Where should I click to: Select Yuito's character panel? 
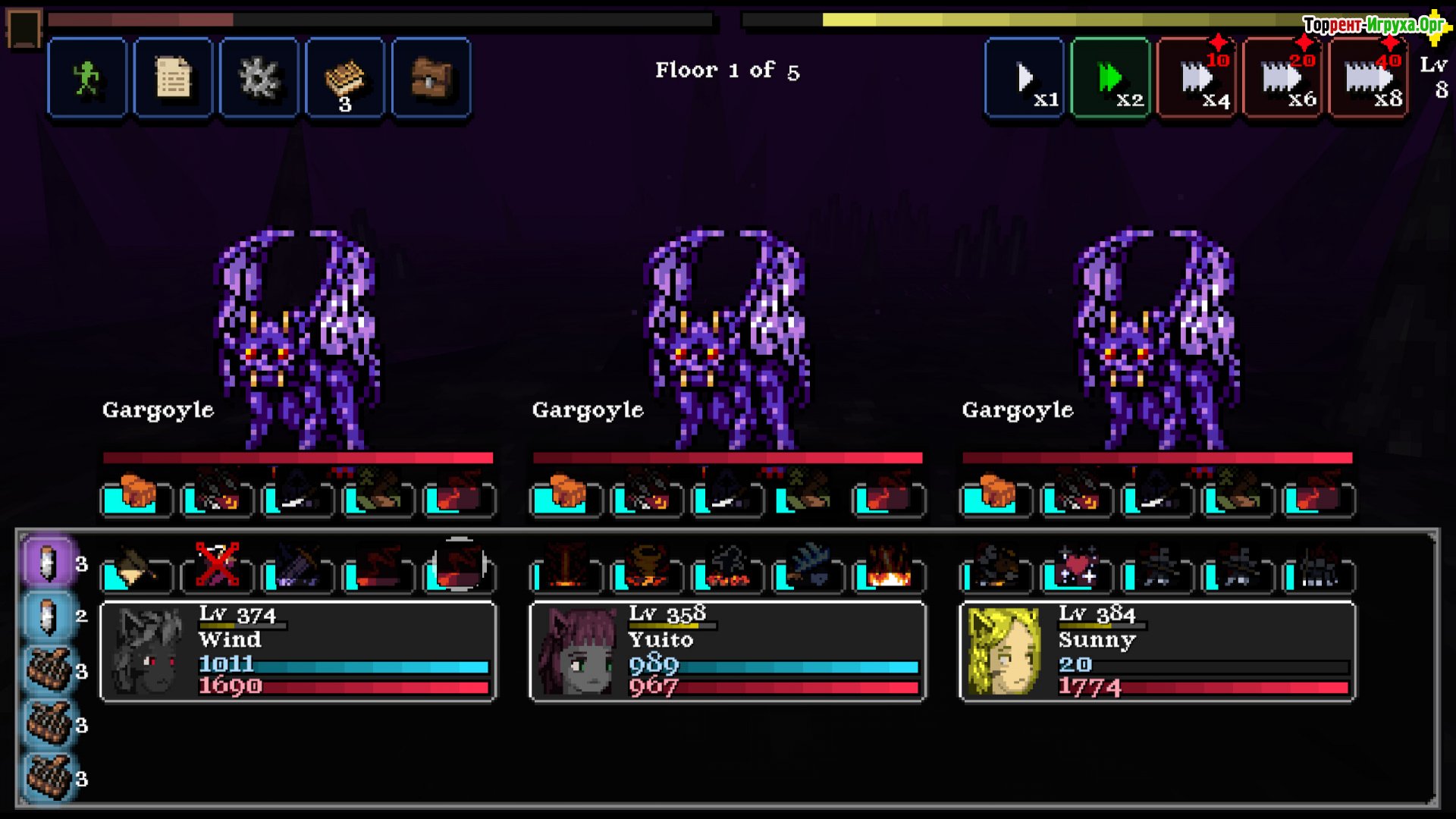pos(727,651)
